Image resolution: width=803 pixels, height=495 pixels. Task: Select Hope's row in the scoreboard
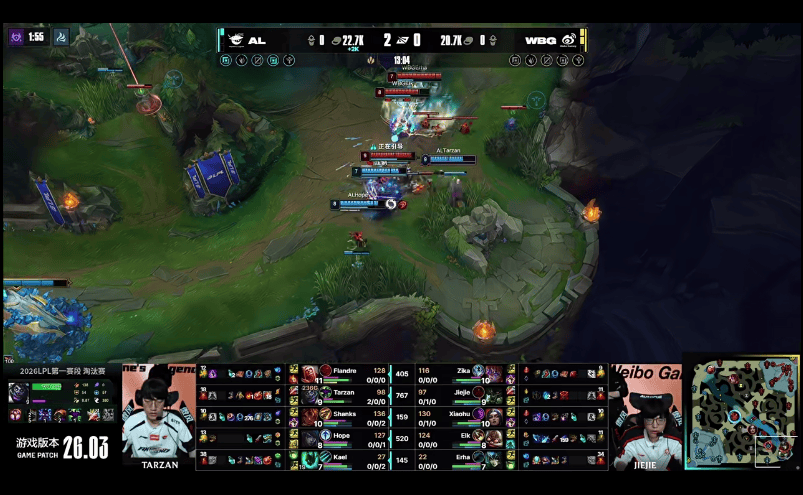pyautogui.click(x=340, y=437)
